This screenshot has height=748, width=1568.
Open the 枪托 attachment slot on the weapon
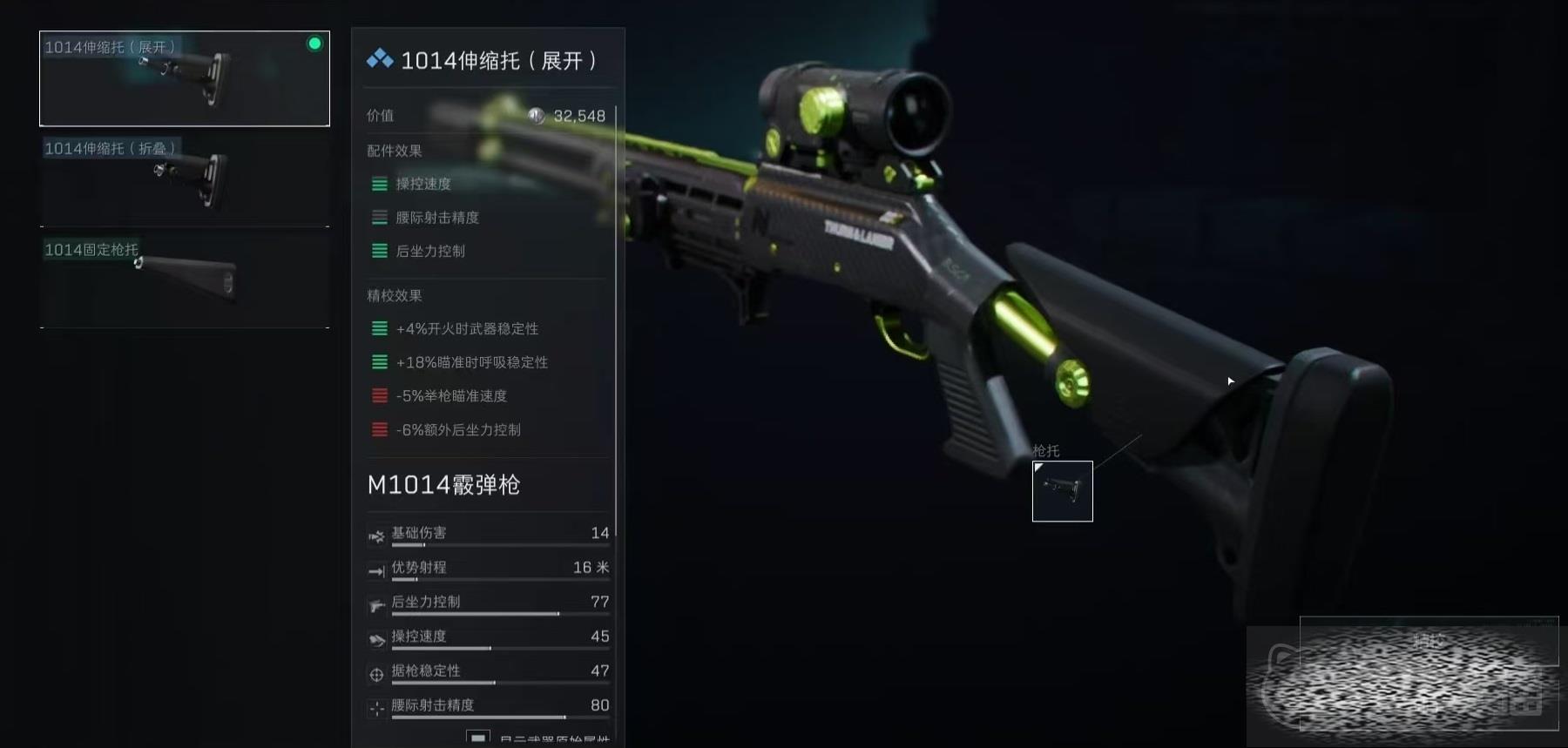[1062, 491]
